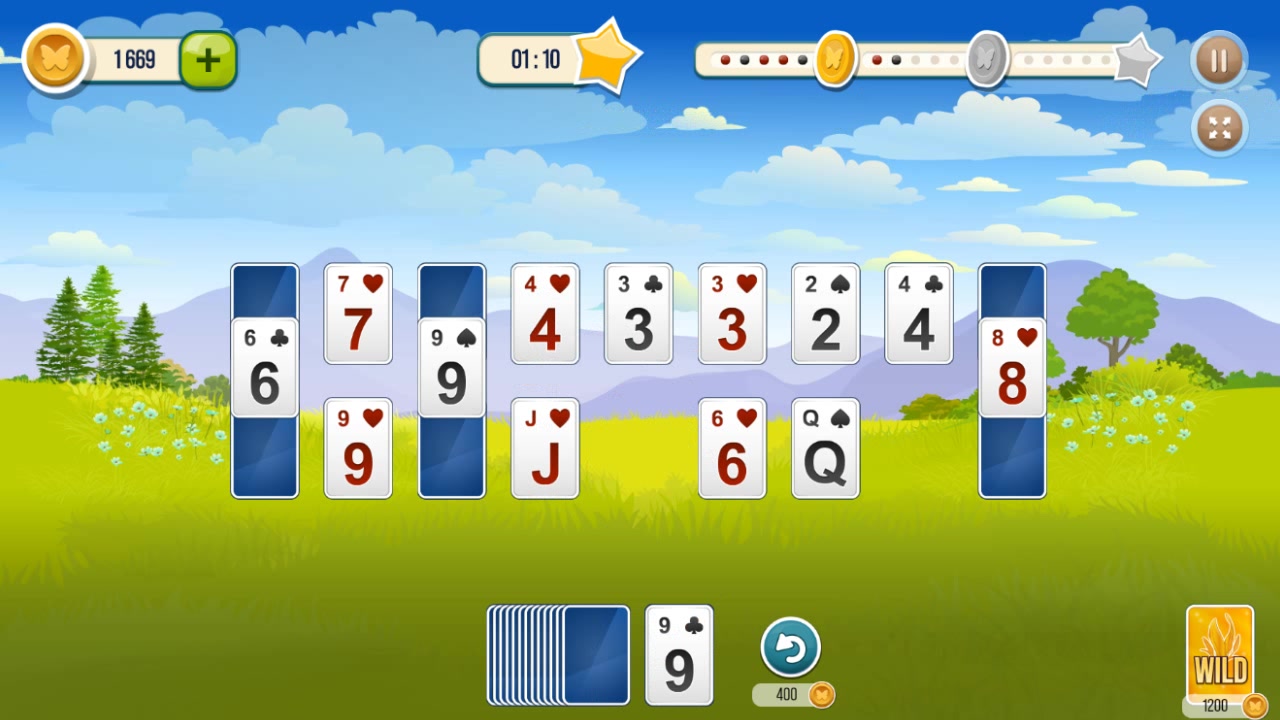Select the 9 of clubs waste card
1280x720 pixels.
(679, 653)
